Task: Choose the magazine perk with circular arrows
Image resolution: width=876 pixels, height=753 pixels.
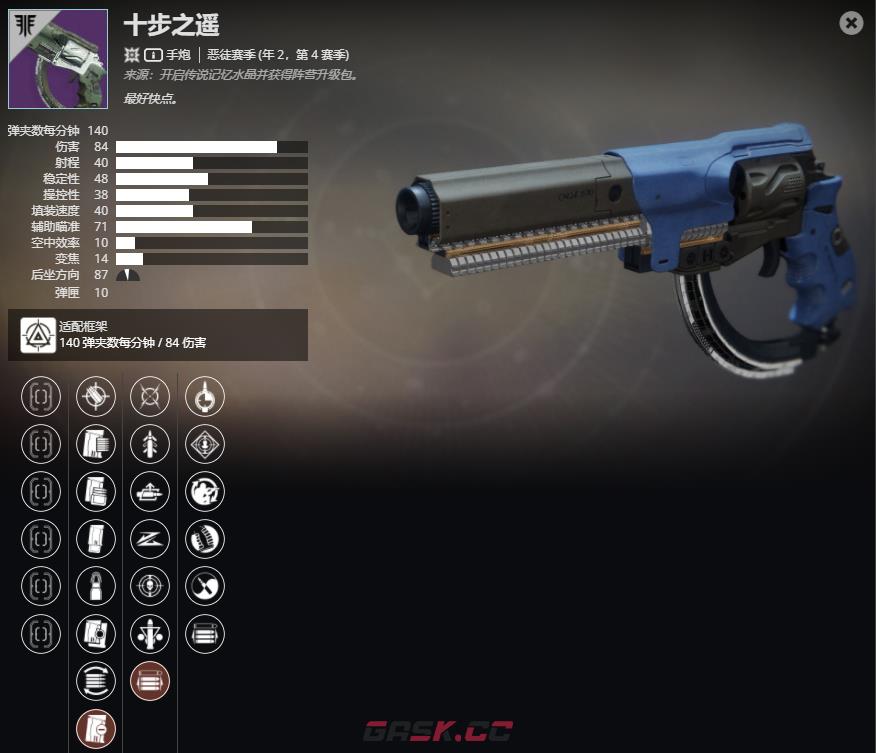Action: (96, 681)
